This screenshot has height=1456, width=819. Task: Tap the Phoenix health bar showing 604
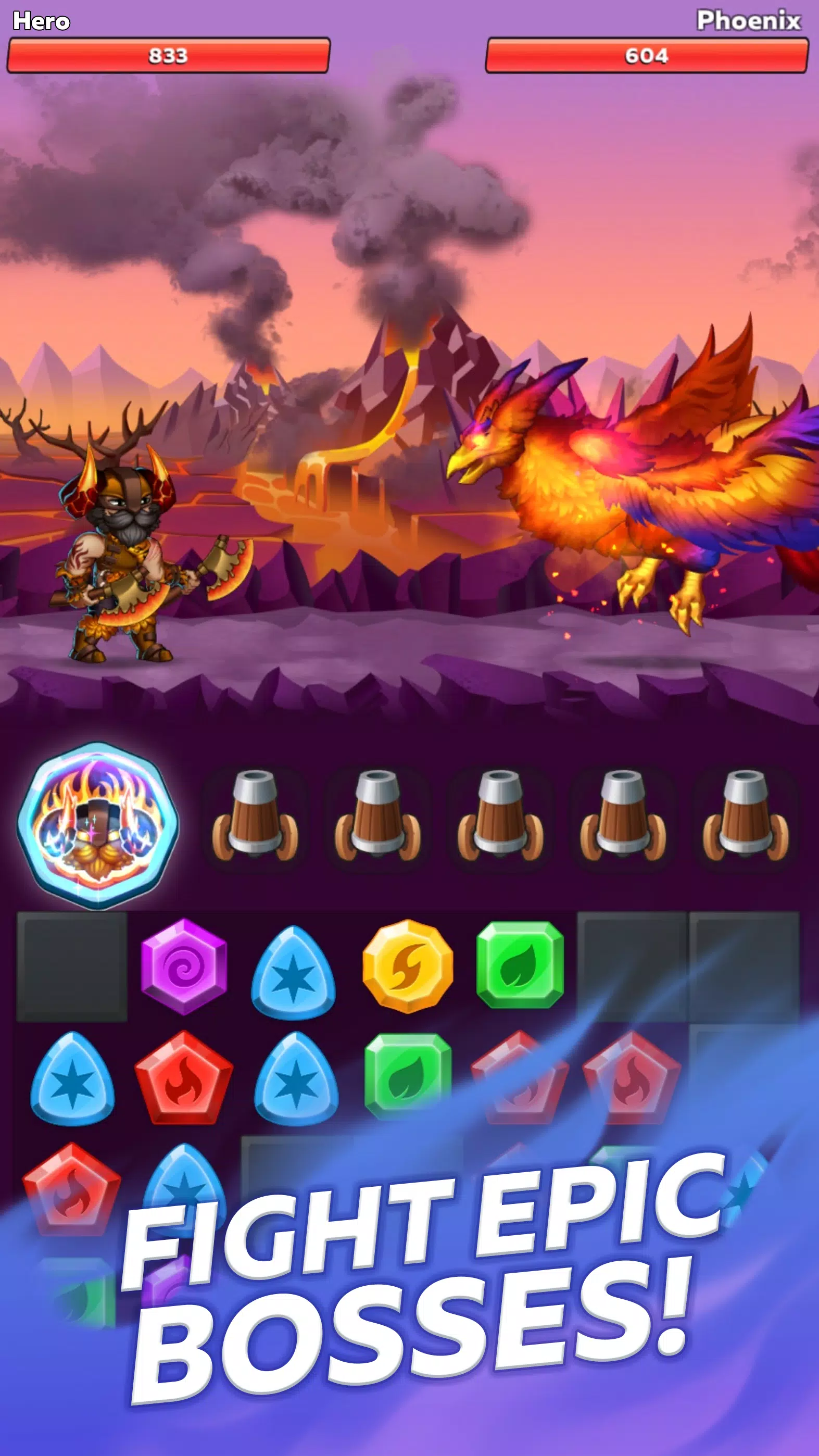pyautogui.click(x=647, y=55)
